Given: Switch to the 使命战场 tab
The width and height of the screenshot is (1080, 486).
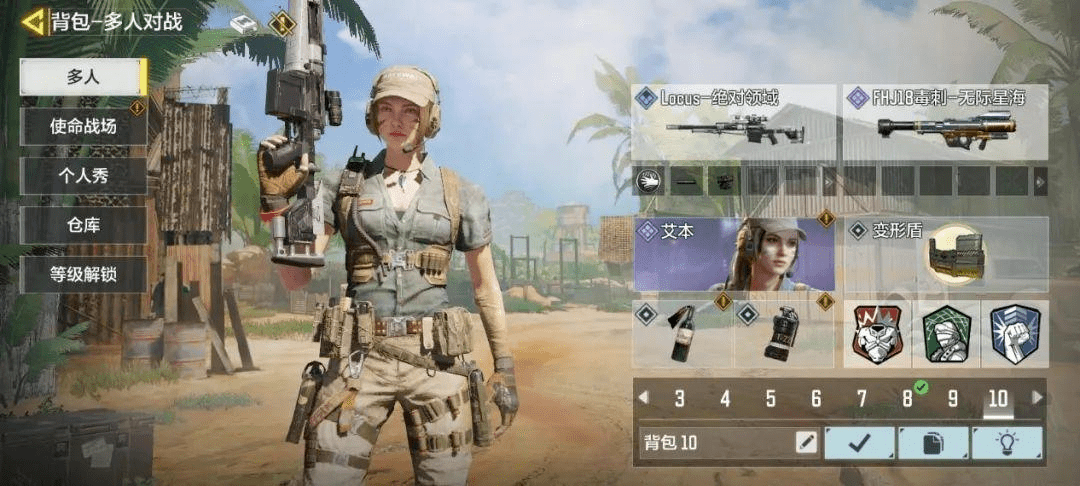Looking at the screenshot, I should (x=84, y=127).
